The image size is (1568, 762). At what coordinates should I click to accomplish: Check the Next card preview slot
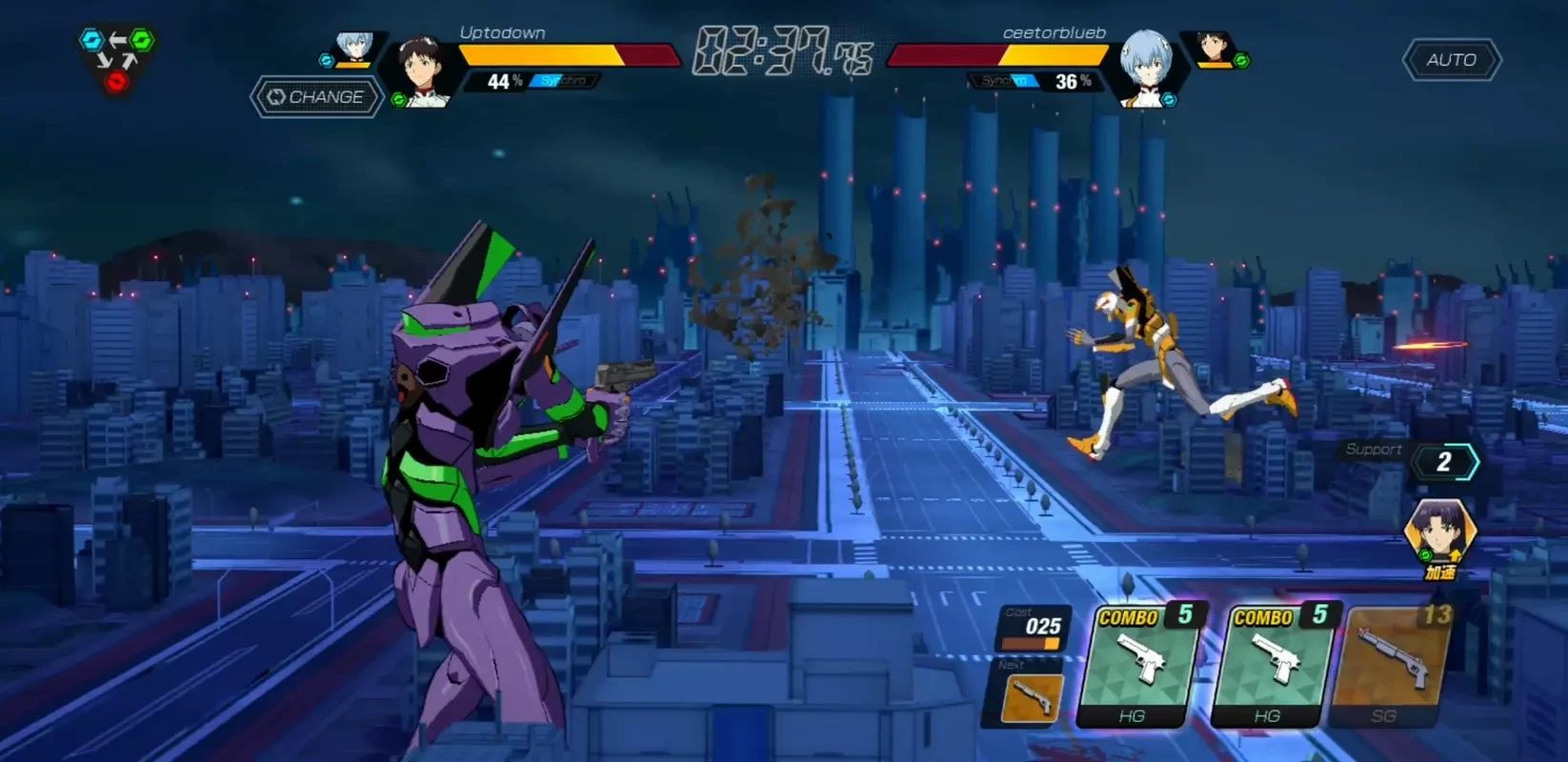coord(1031,697)
